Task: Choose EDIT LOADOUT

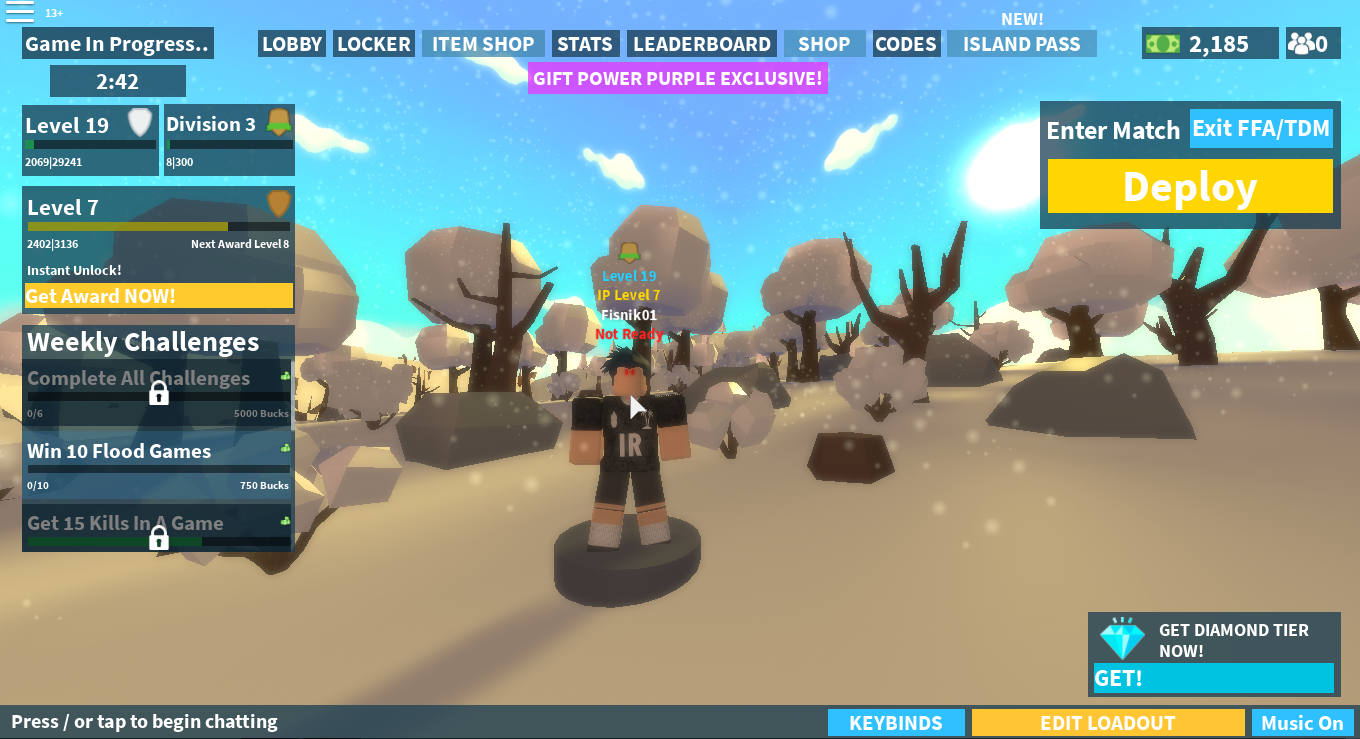Action: (1108, 723)
